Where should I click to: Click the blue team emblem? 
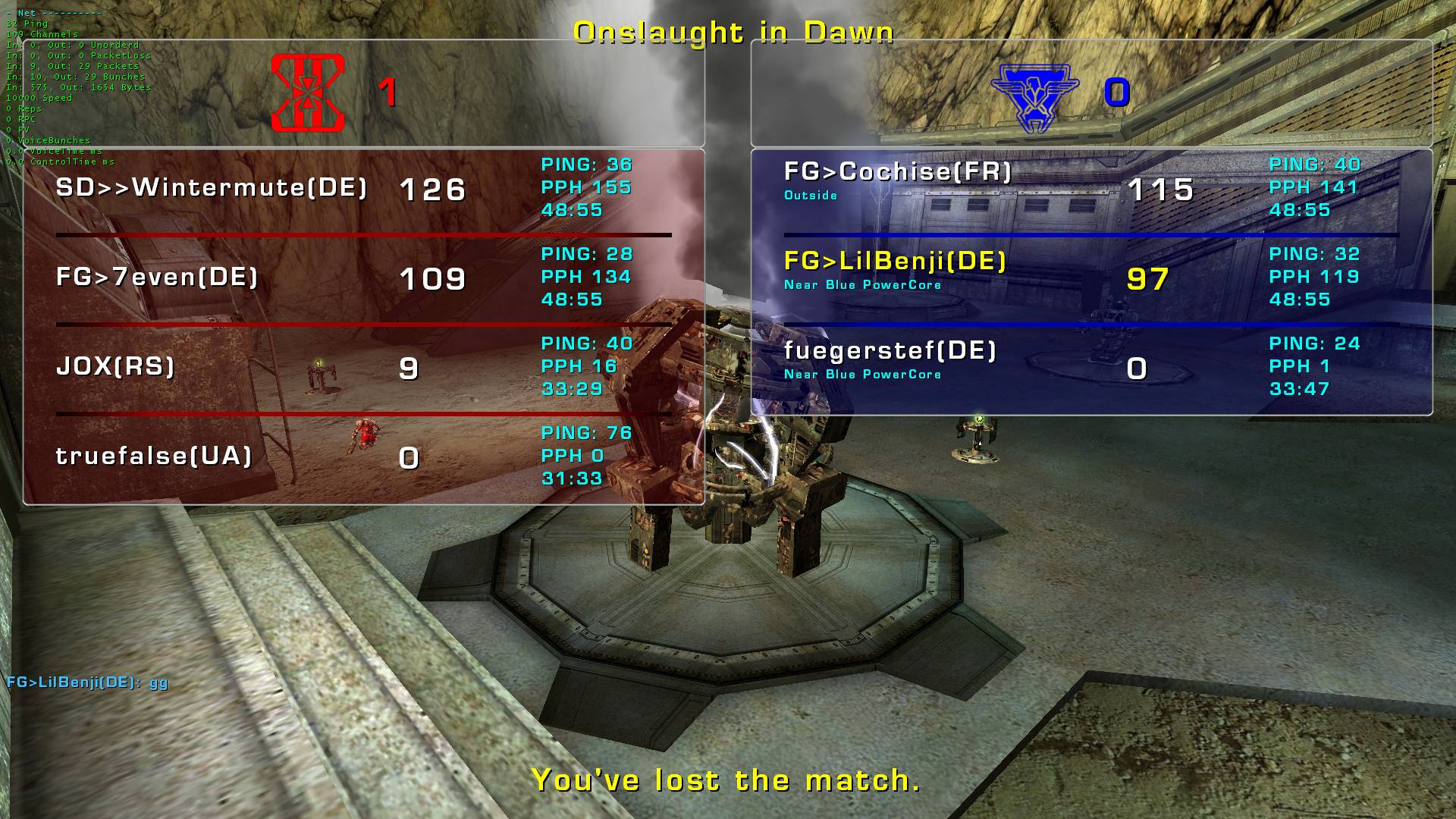click(x=1035, y=97)
